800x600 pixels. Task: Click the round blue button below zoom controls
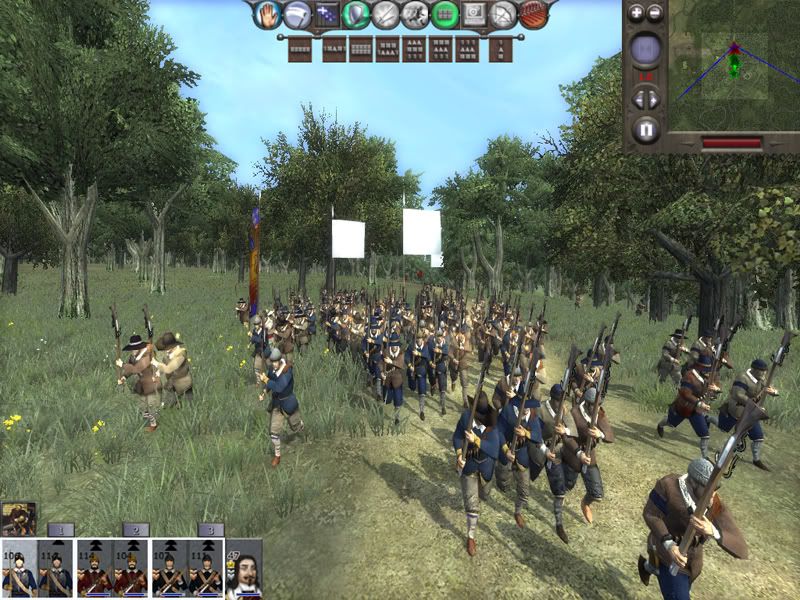coord(646,49)
